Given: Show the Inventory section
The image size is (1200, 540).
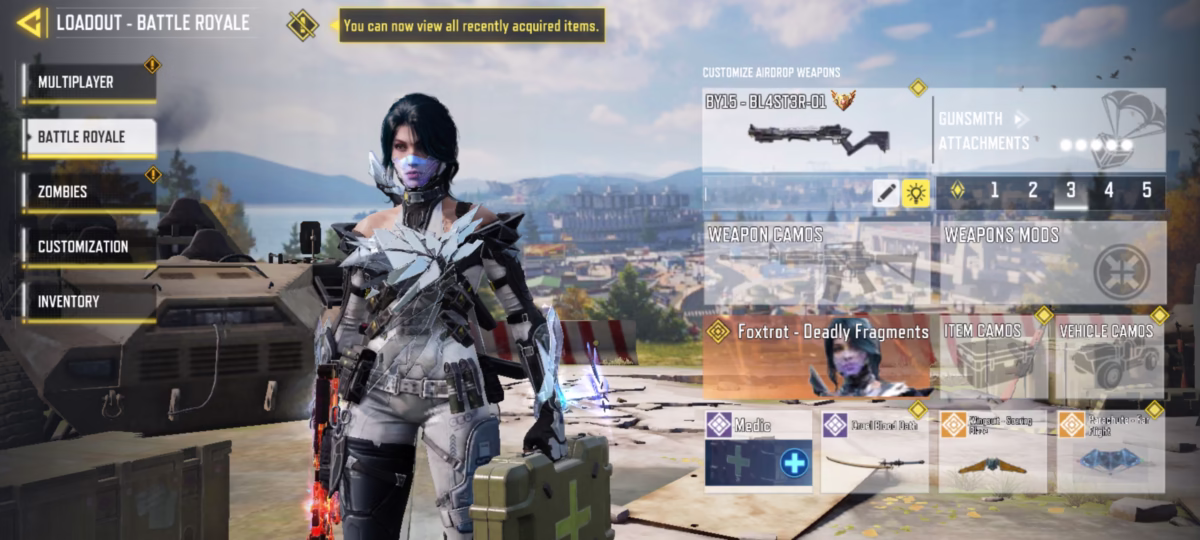Looking at the screenshot, I should pyautogui.click(x=89, y=302).
